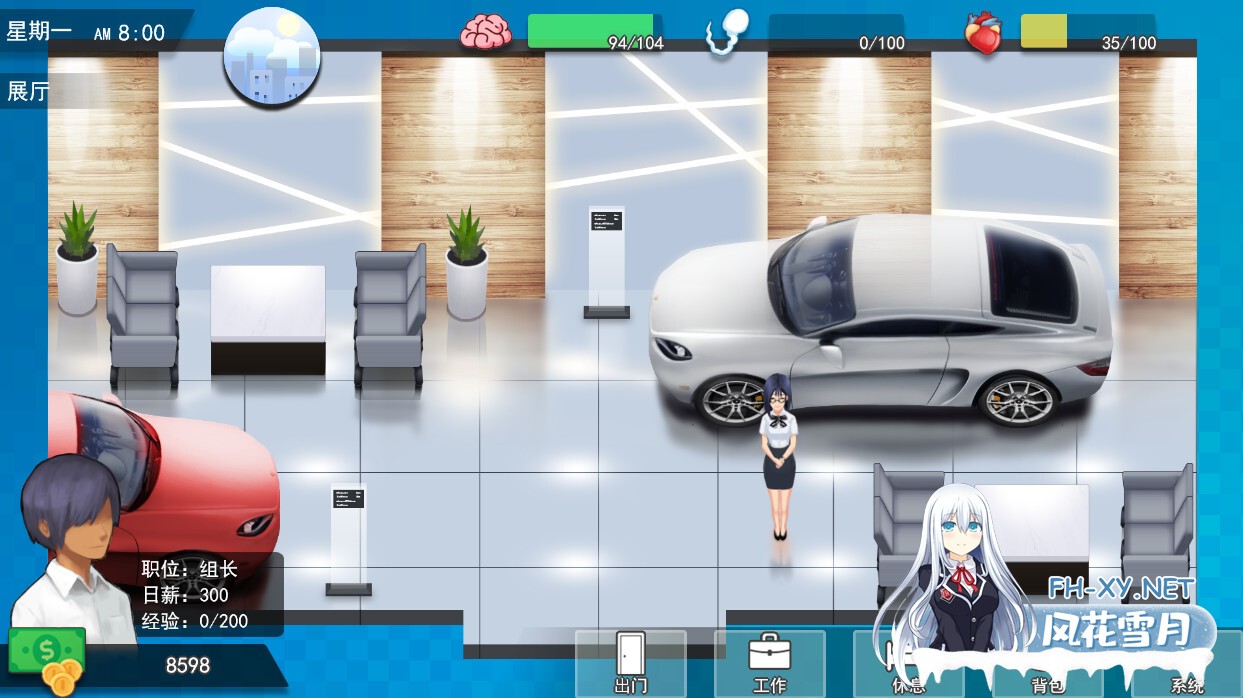Open the 出门 (go out) menu

(x=630, y=663)
